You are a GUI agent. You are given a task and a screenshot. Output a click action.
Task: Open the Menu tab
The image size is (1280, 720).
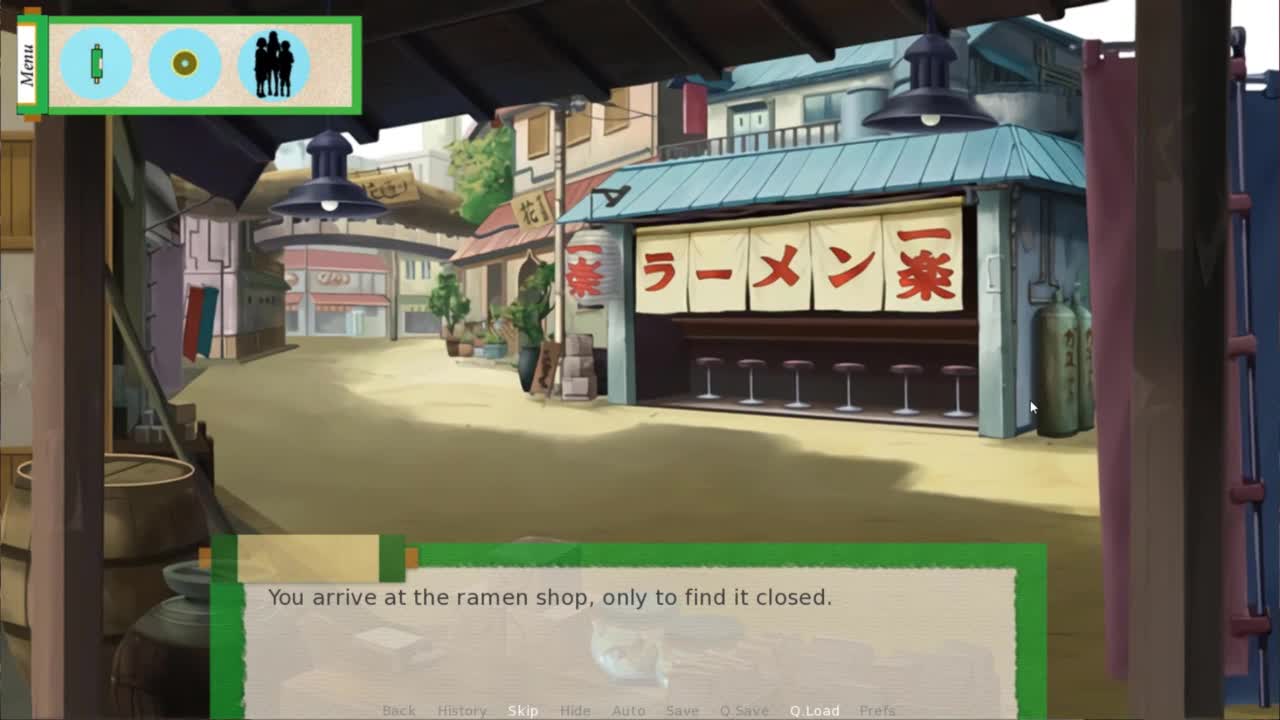tap(27, 64)
